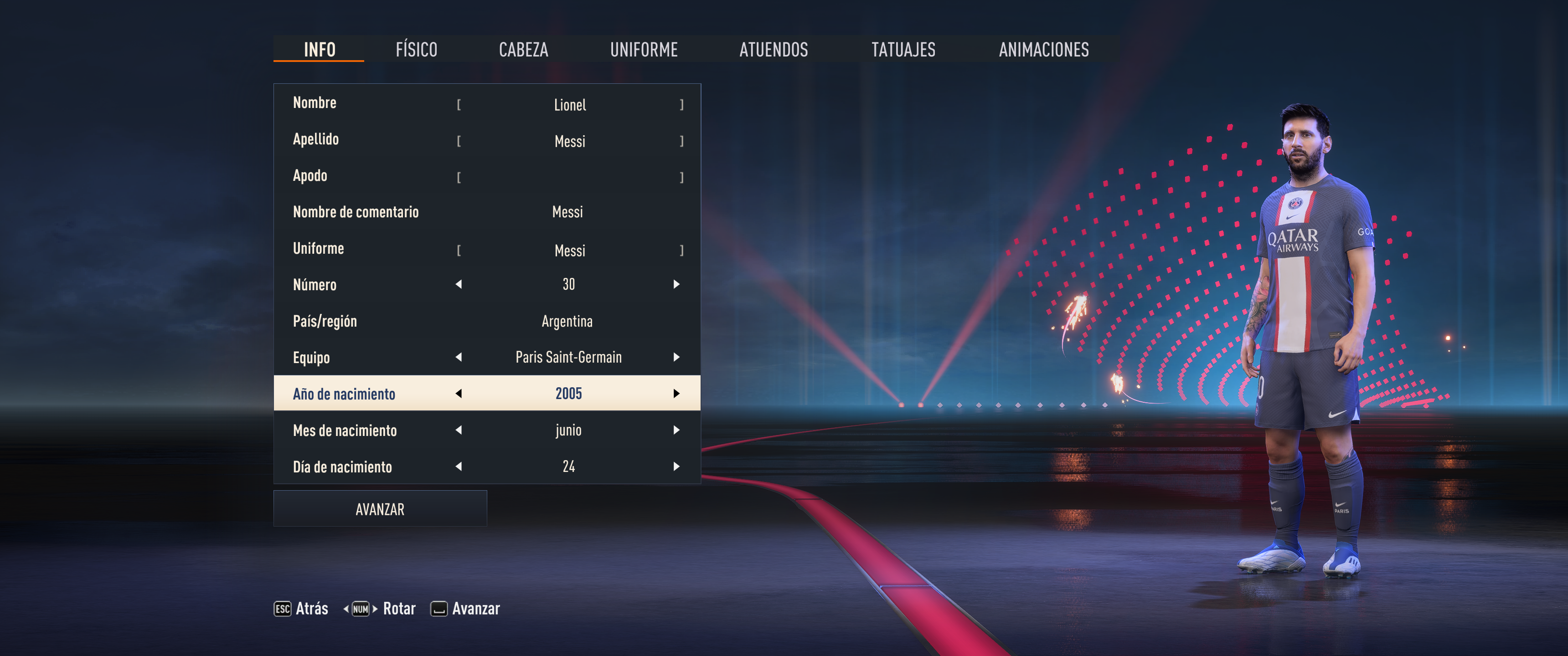The image size is (1568, 656).
Task: Show the TATUAJES tab
Action: click(903, 49)
